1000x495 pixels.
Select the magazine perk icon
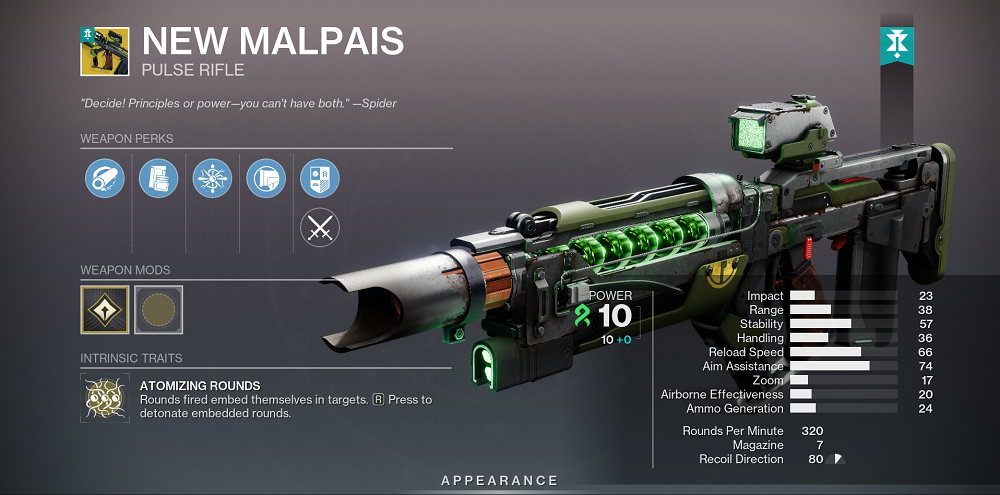pyautogui.click(x=158, y=179)
